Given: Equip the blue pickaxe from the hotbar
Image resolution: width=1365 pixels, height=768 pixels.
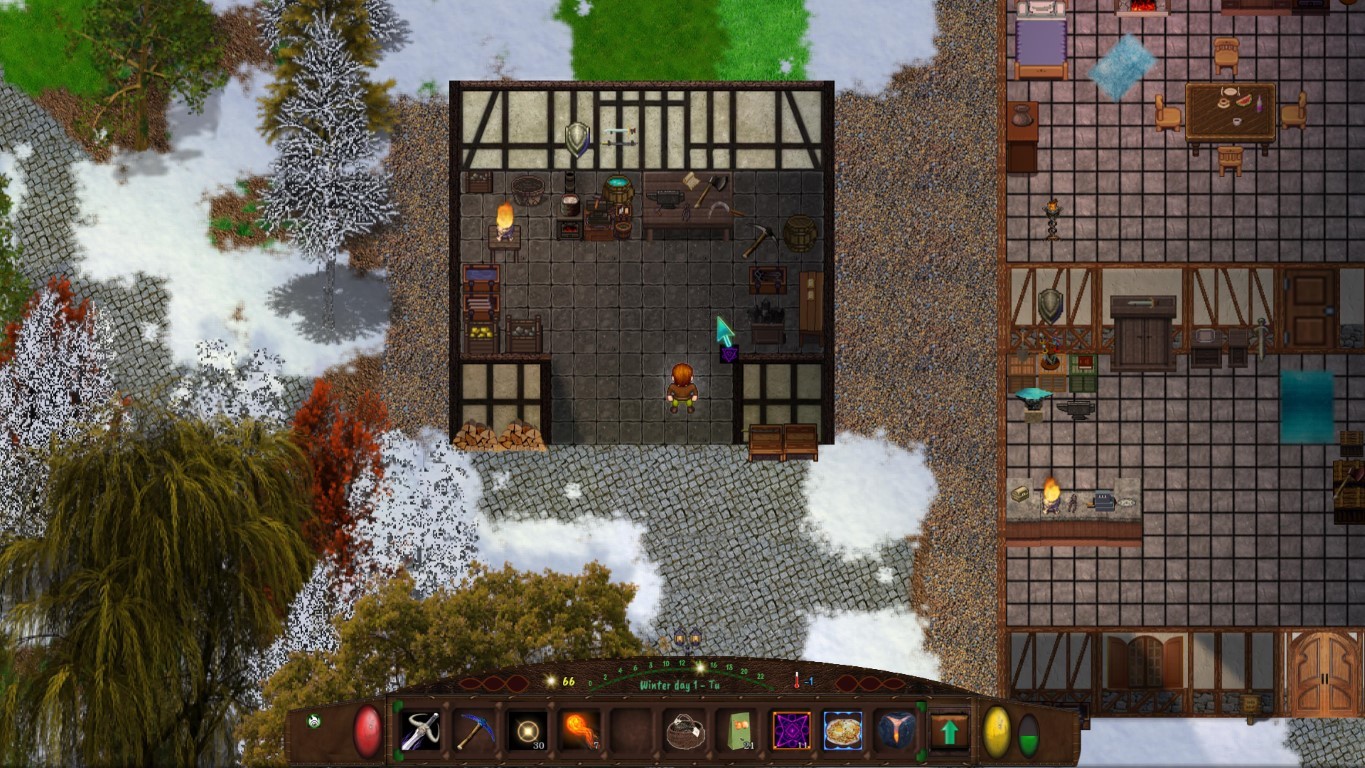Looking at the screenshot, I should click(474, 731).
